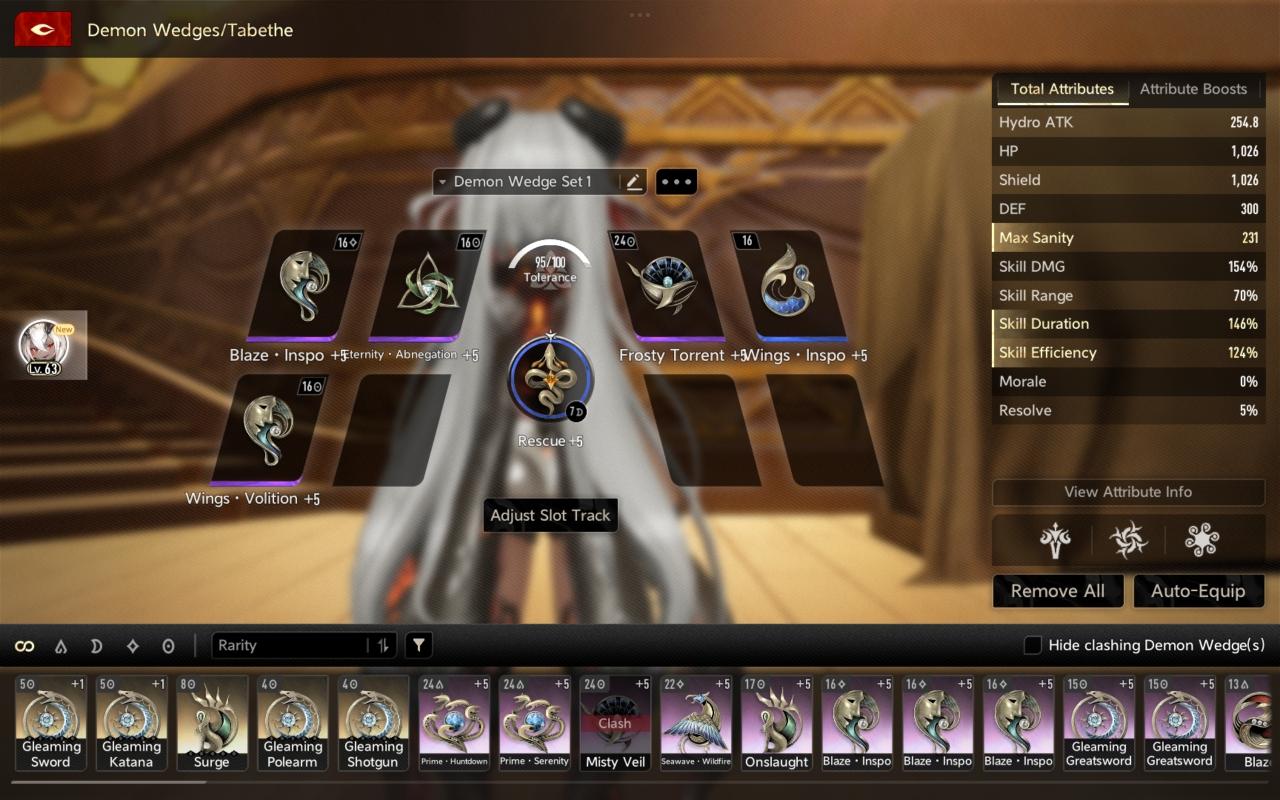Image resolution: width=1280 pixels, height=800 pixels.
Task: Remove All equipped Demon Wedges
Action: [x=1057, y=591]
